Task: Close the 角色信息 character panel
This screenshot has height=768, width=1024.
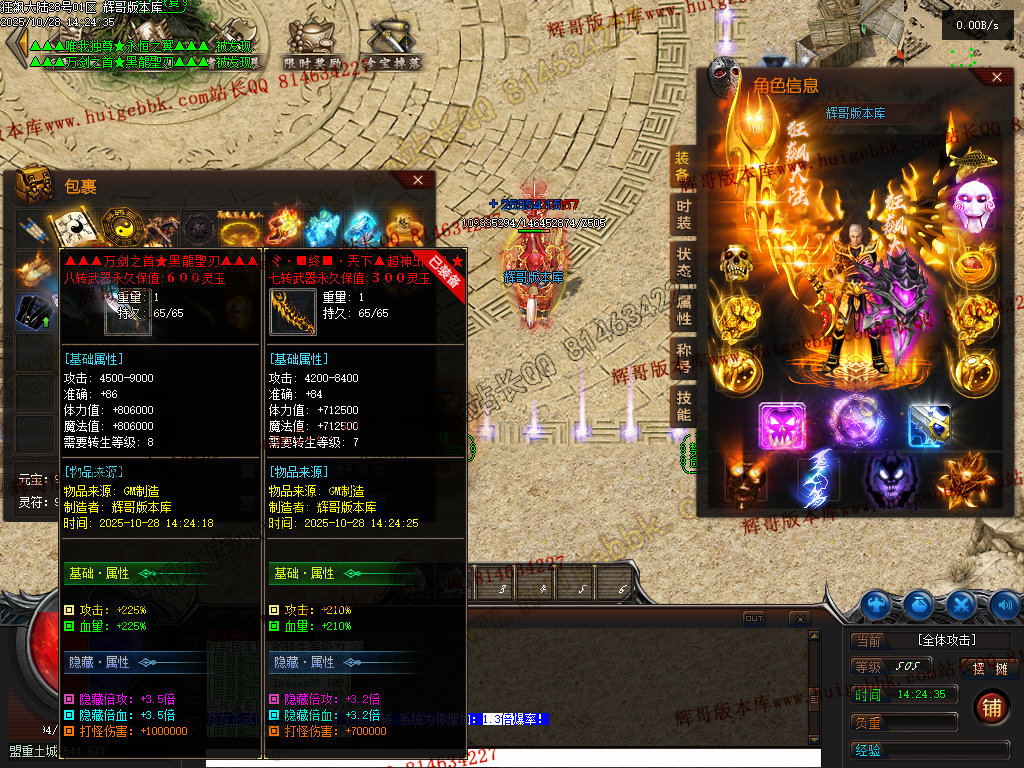Action: (x=996, y=77)
